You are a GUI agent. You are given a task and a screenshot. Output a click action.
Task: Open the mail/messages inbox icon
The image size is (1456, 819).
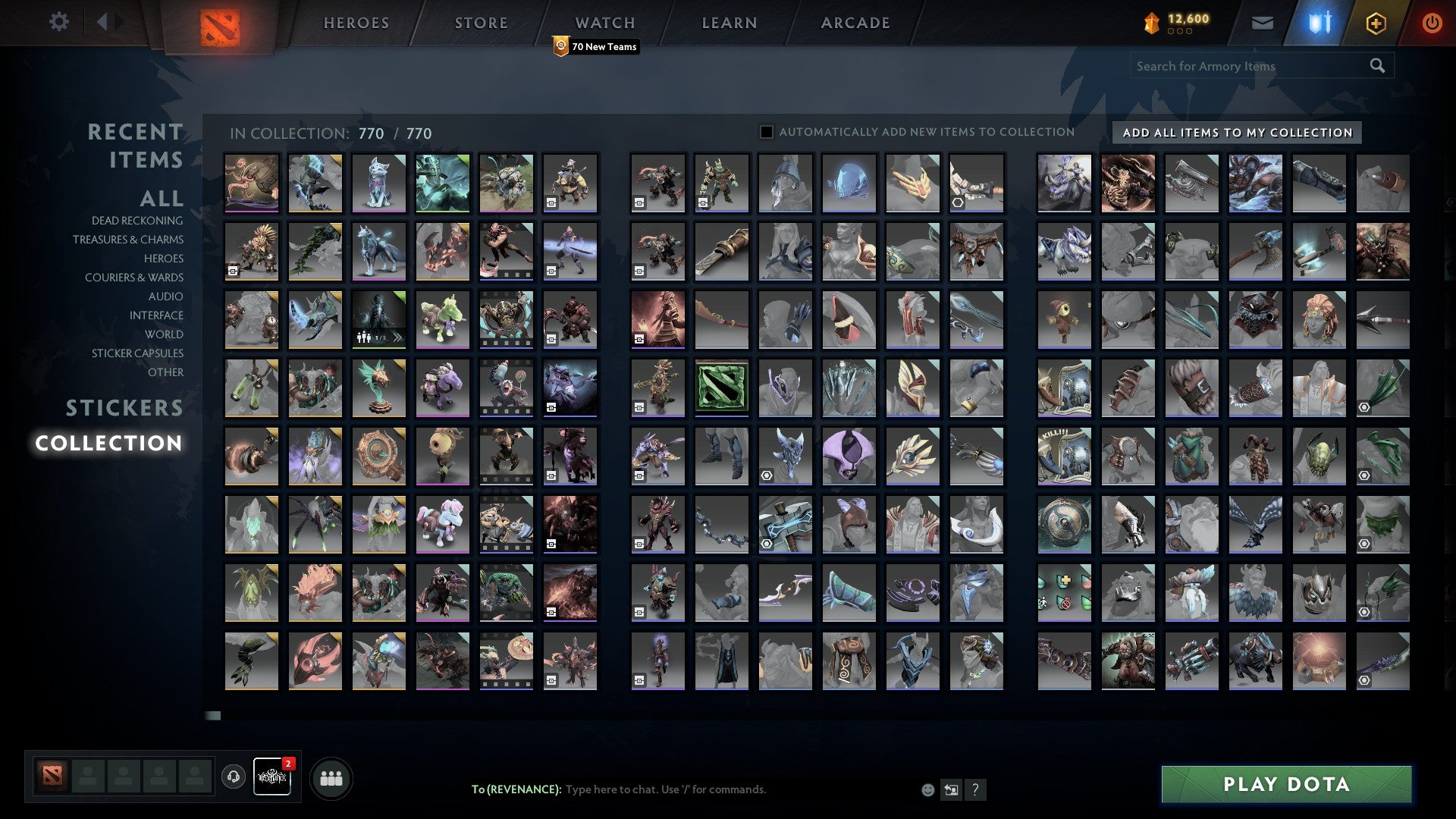coord(1262,23)
